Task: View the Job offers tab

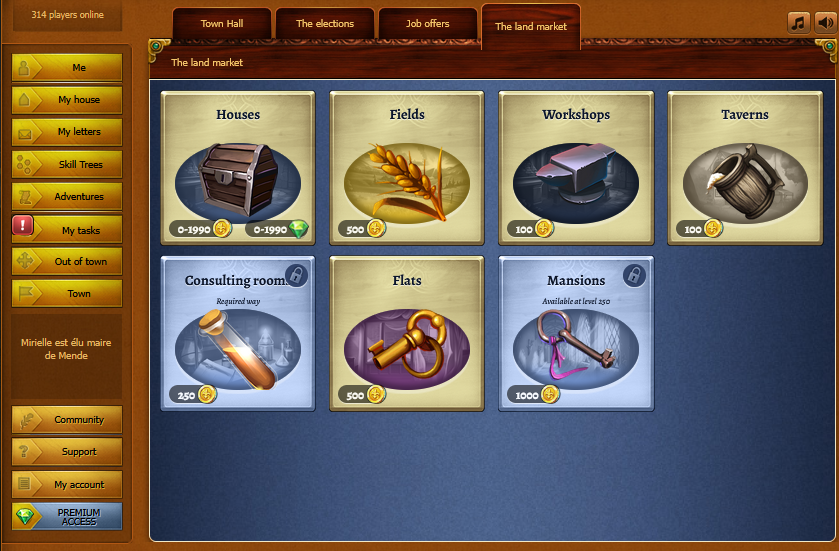Action: coord(427,23)
